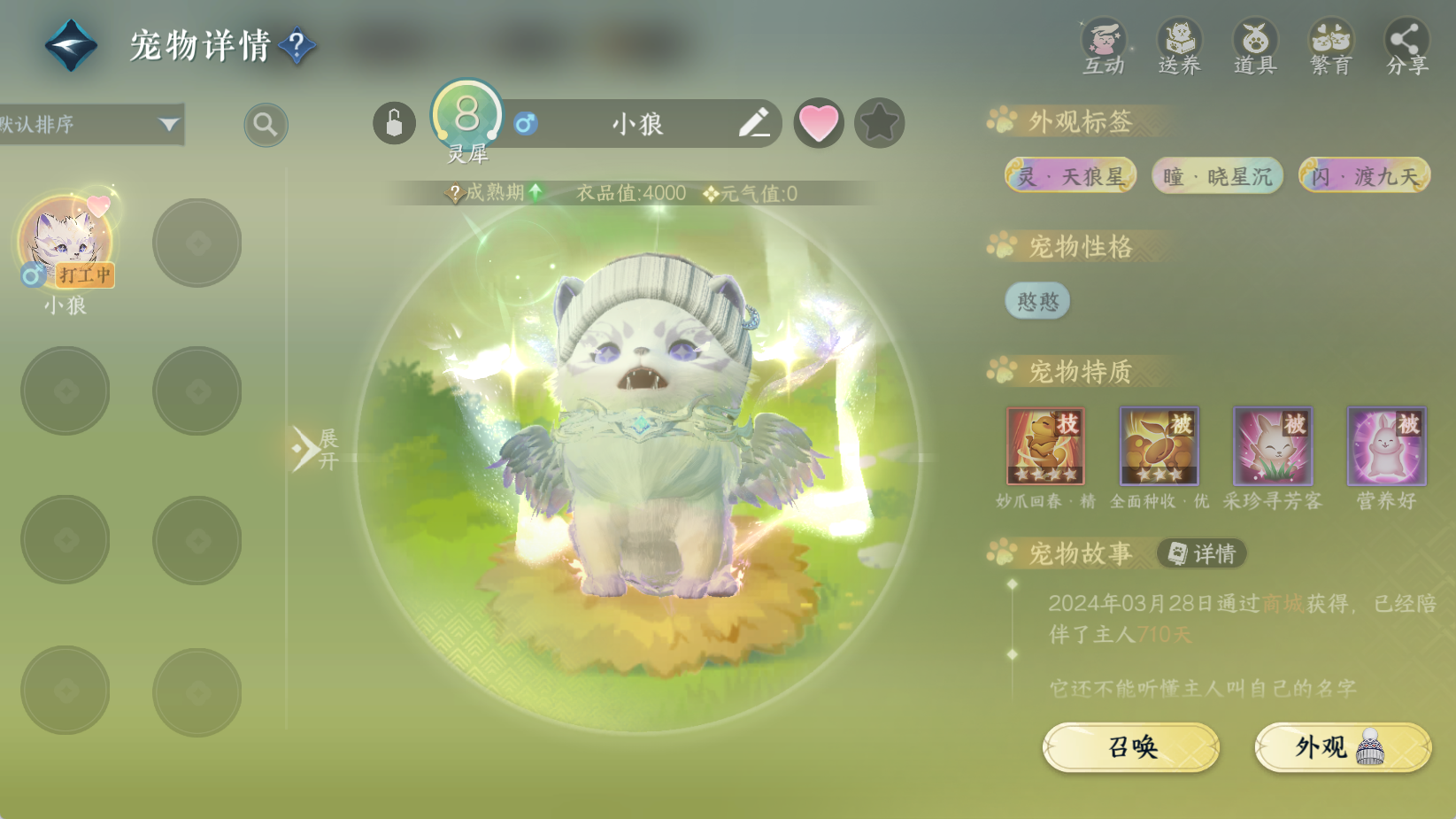Toggle the pink heart favorite button
1456x819 pixels.
[819, 123]
